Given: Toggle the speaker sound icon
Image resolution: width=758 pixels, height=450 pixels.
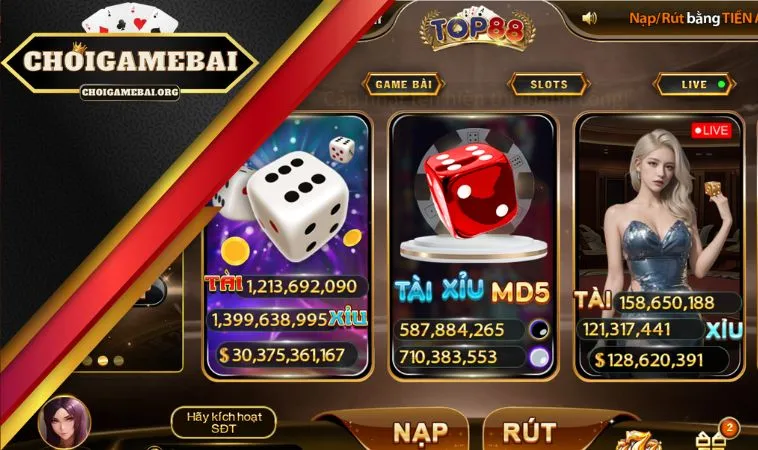Looking at the screenshot, I should coord(589,18).
